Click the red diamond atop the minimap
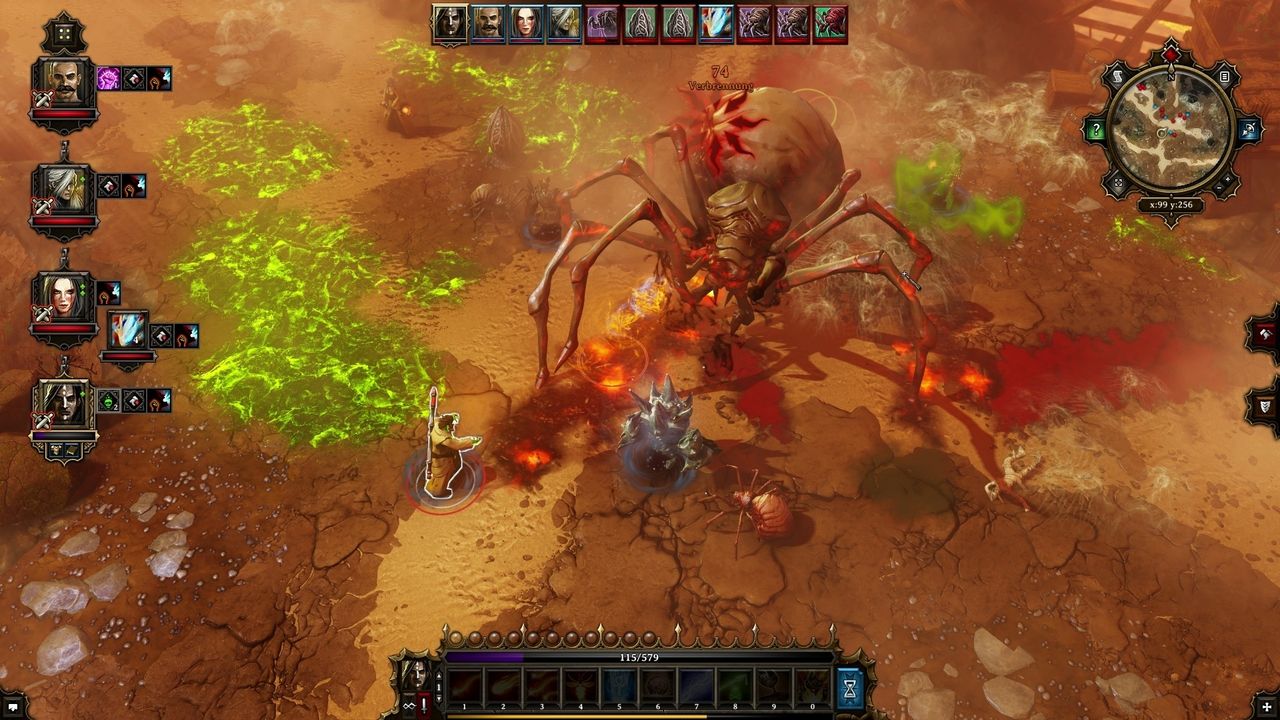This screenshot has height=720, width=1280. coord(1171,53)
